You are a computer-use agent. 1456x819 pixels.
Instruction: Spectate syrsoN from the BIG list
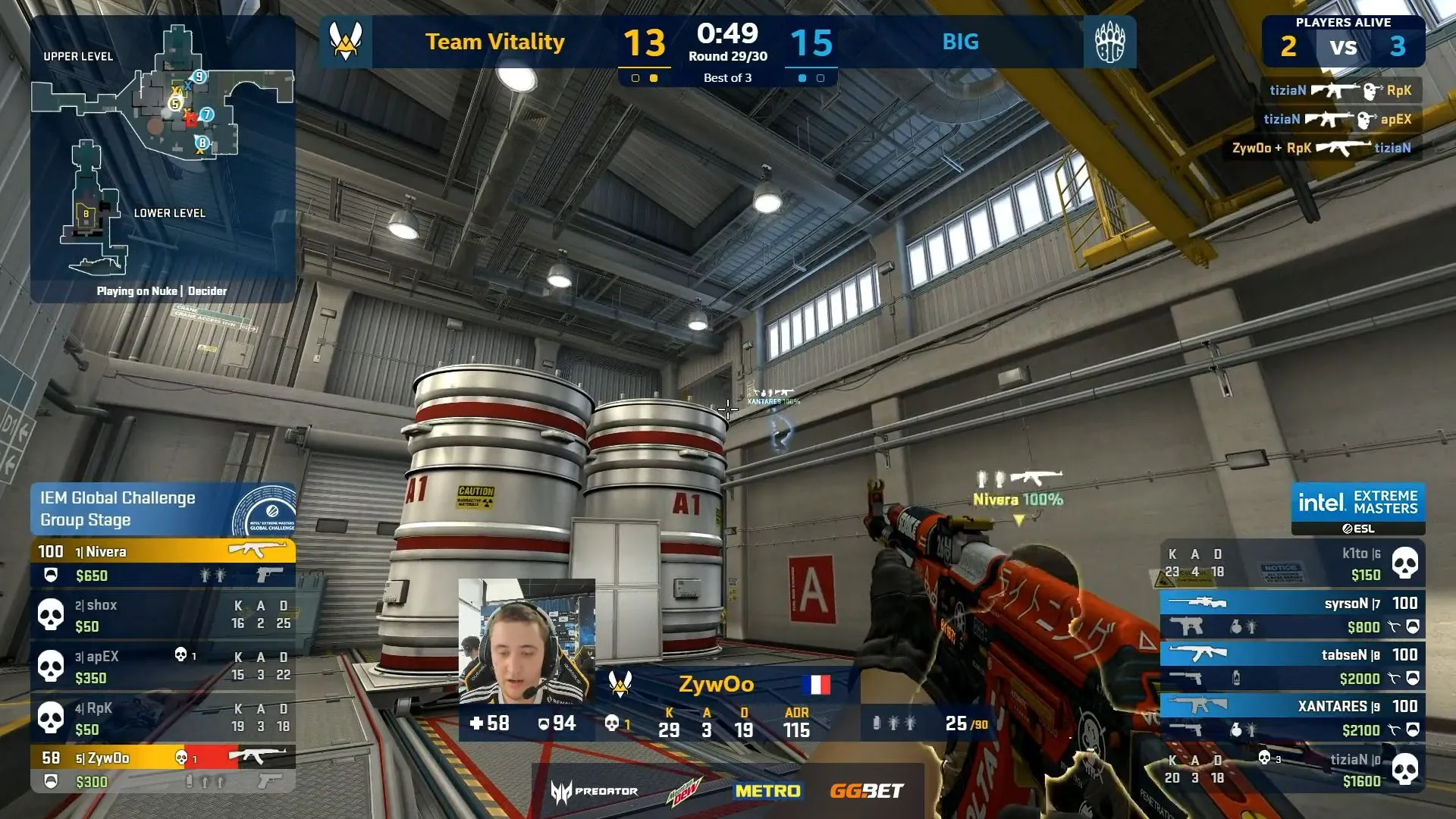point(1292,615)
